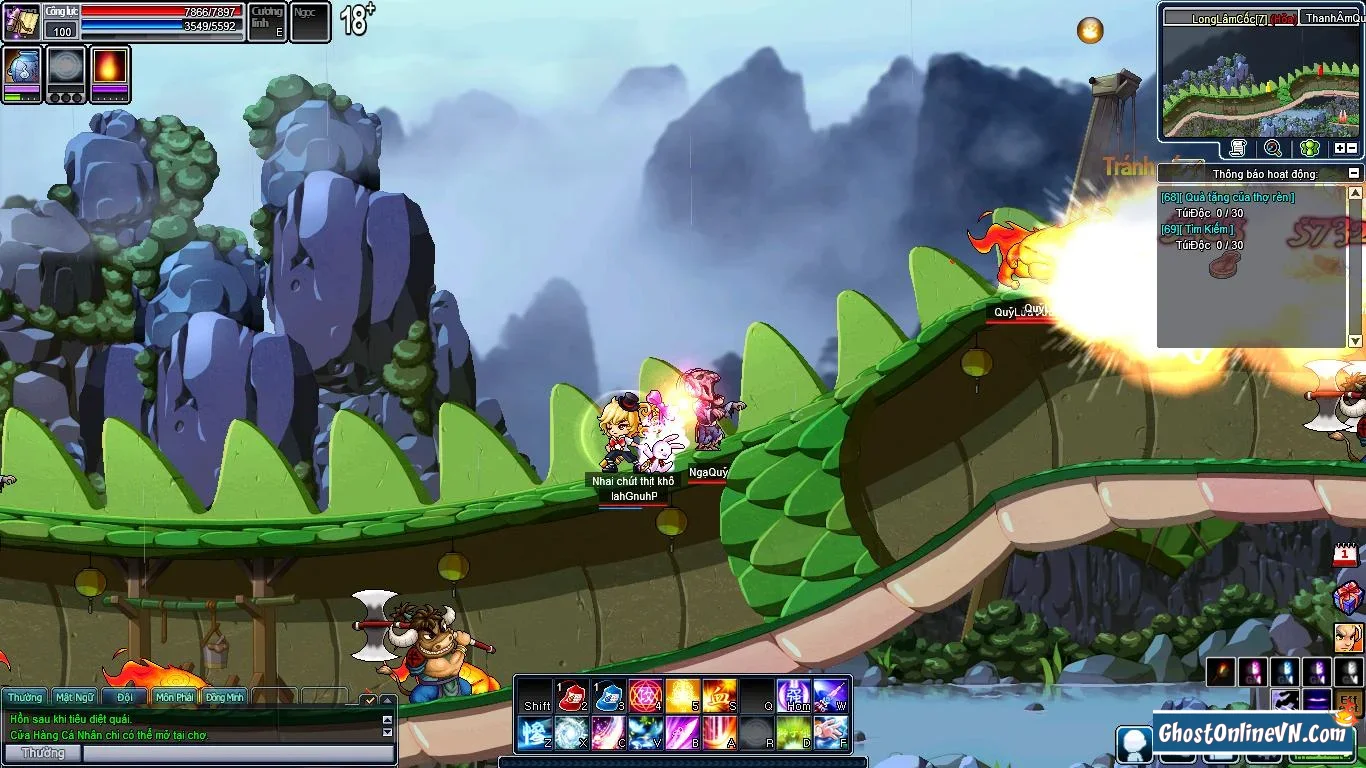Open the calendar icon on right edge

[1346, 555]
